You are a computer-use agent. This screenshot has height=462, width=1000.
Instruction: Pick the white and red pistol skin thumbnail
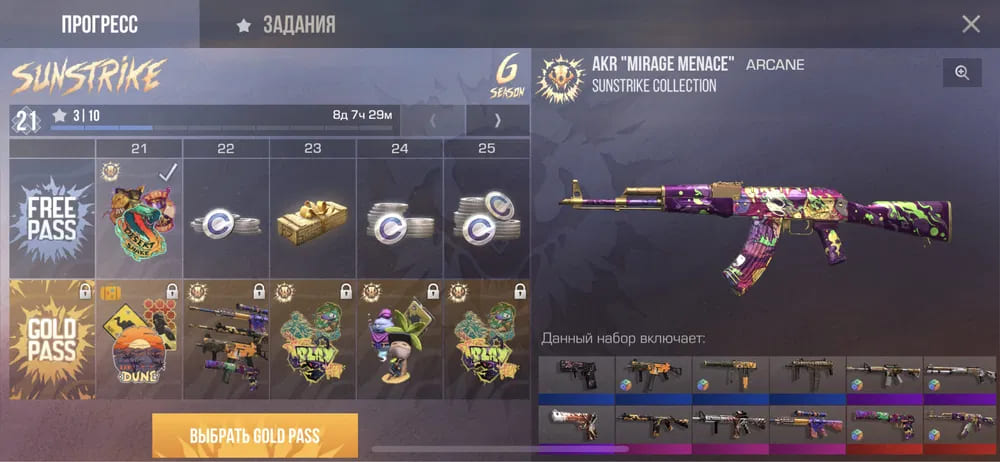click(x=576, y=424)
